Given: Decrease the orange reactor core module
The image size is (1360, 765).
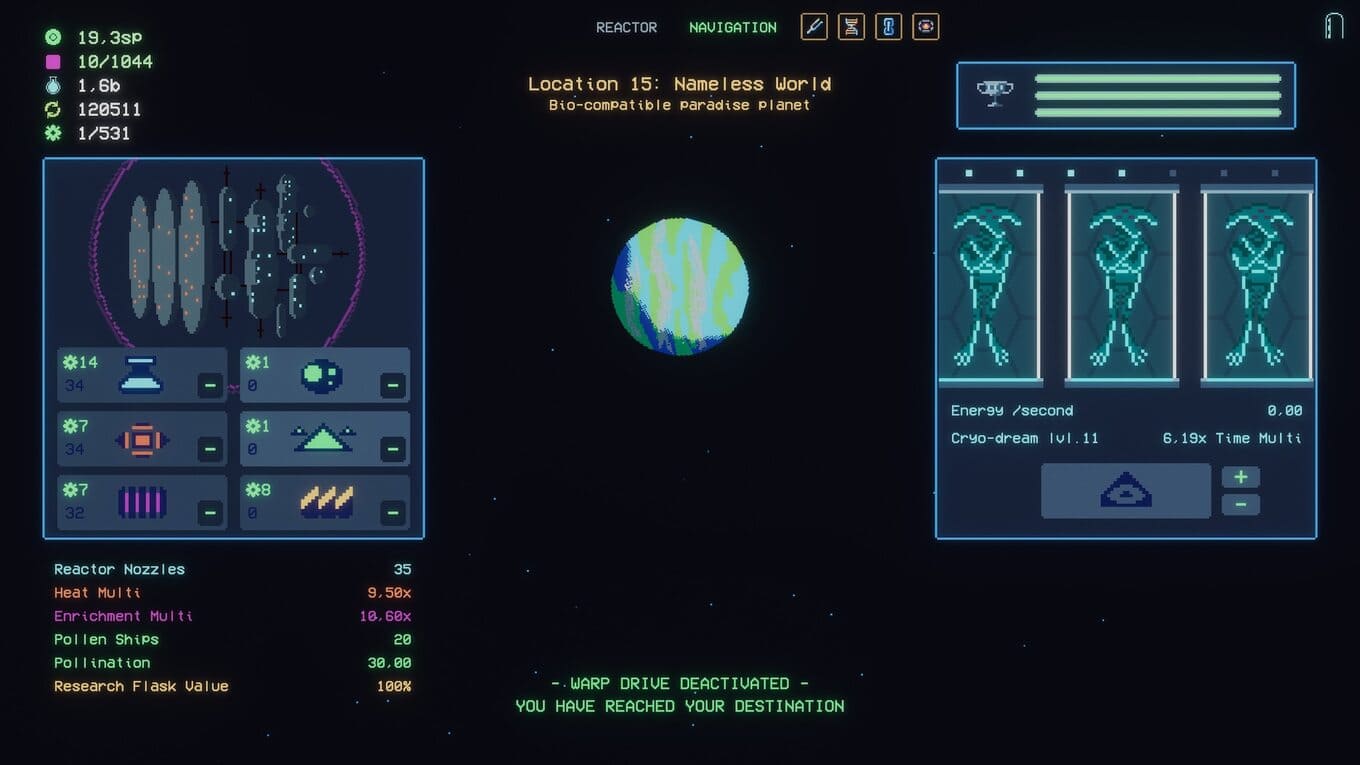Looking at the screenshot, I should coord(210,449).
